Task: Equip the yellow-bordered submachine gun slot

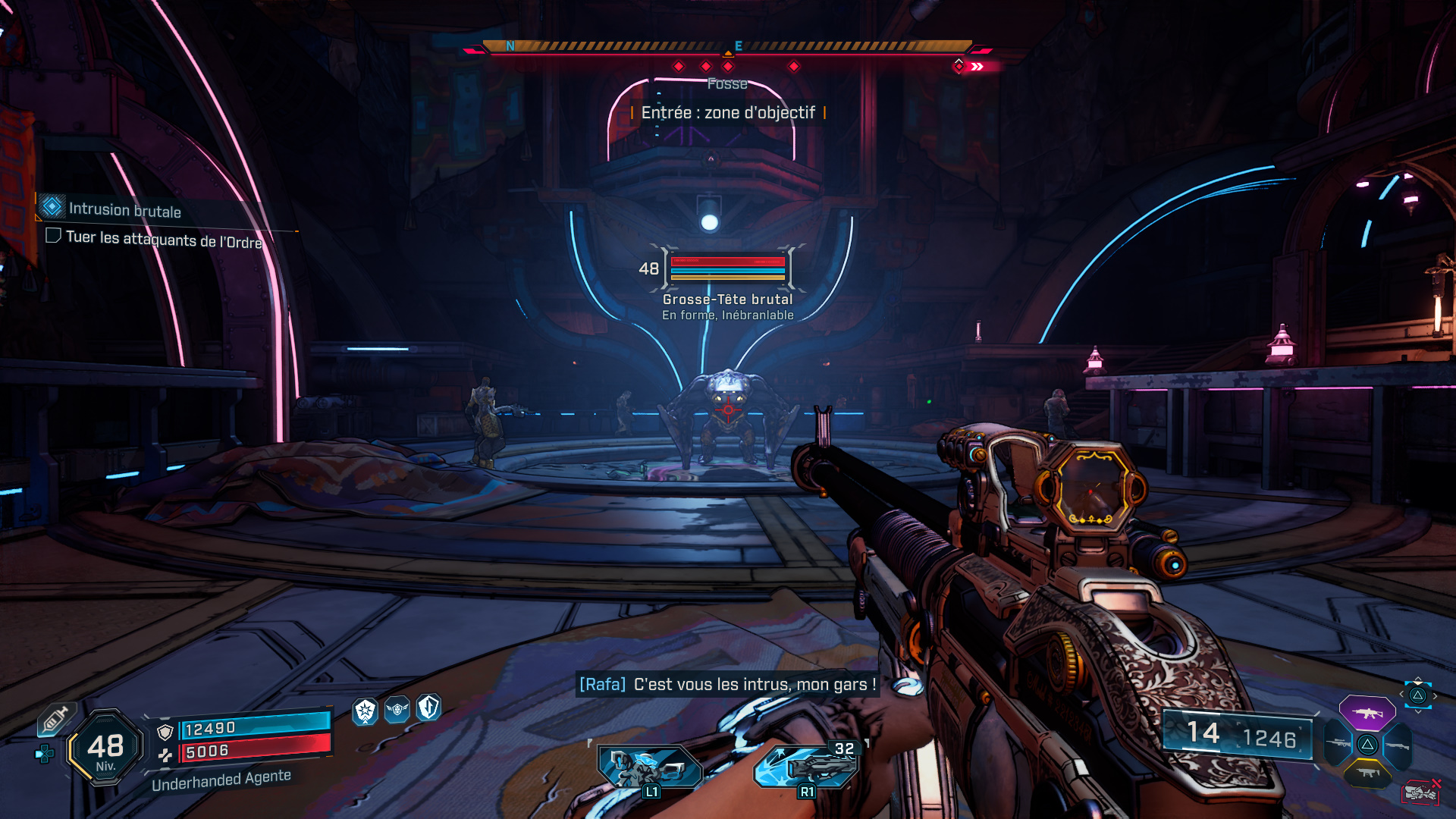Action: tap(1367, 773)
